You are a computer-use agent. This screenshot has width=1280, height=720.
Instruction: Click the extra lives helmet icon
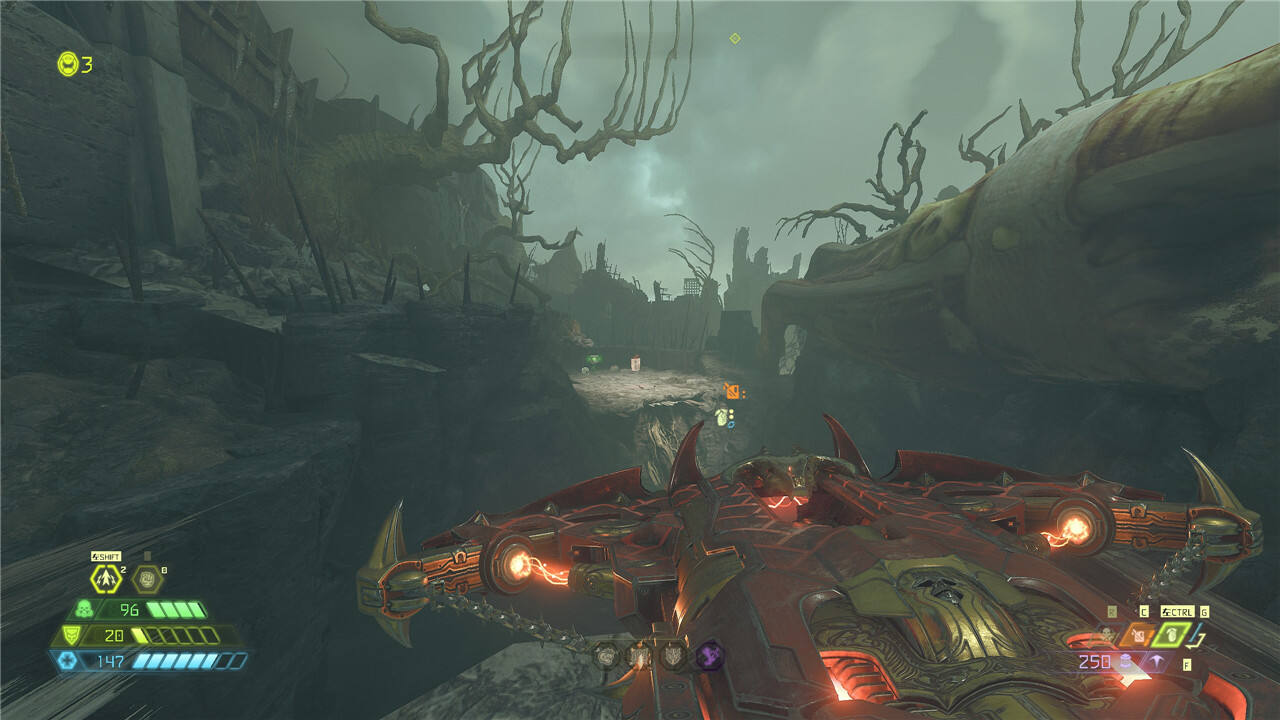pyautogui.click(x=68, y=64)
